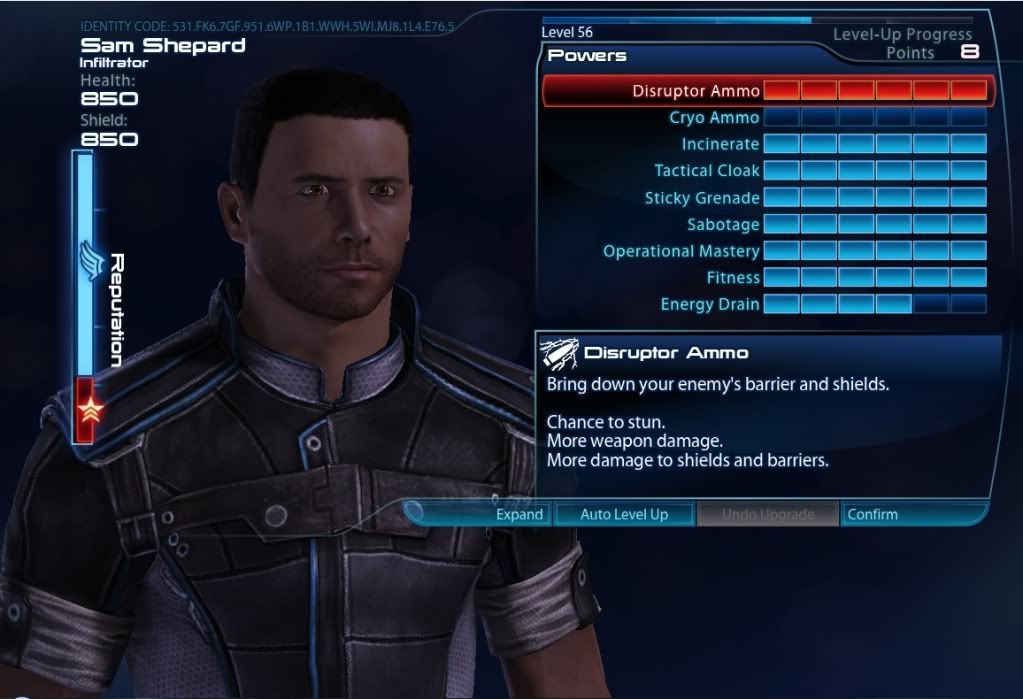The height and width of the screenshot is (699, 1023).
Task: Use the Auto Level Up button
Action: (624, 515)
